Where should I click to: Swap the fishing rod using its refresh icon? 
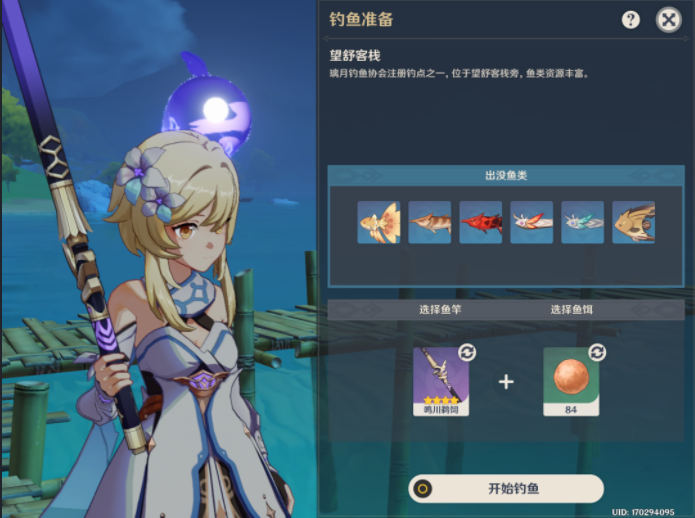[467, 352]
